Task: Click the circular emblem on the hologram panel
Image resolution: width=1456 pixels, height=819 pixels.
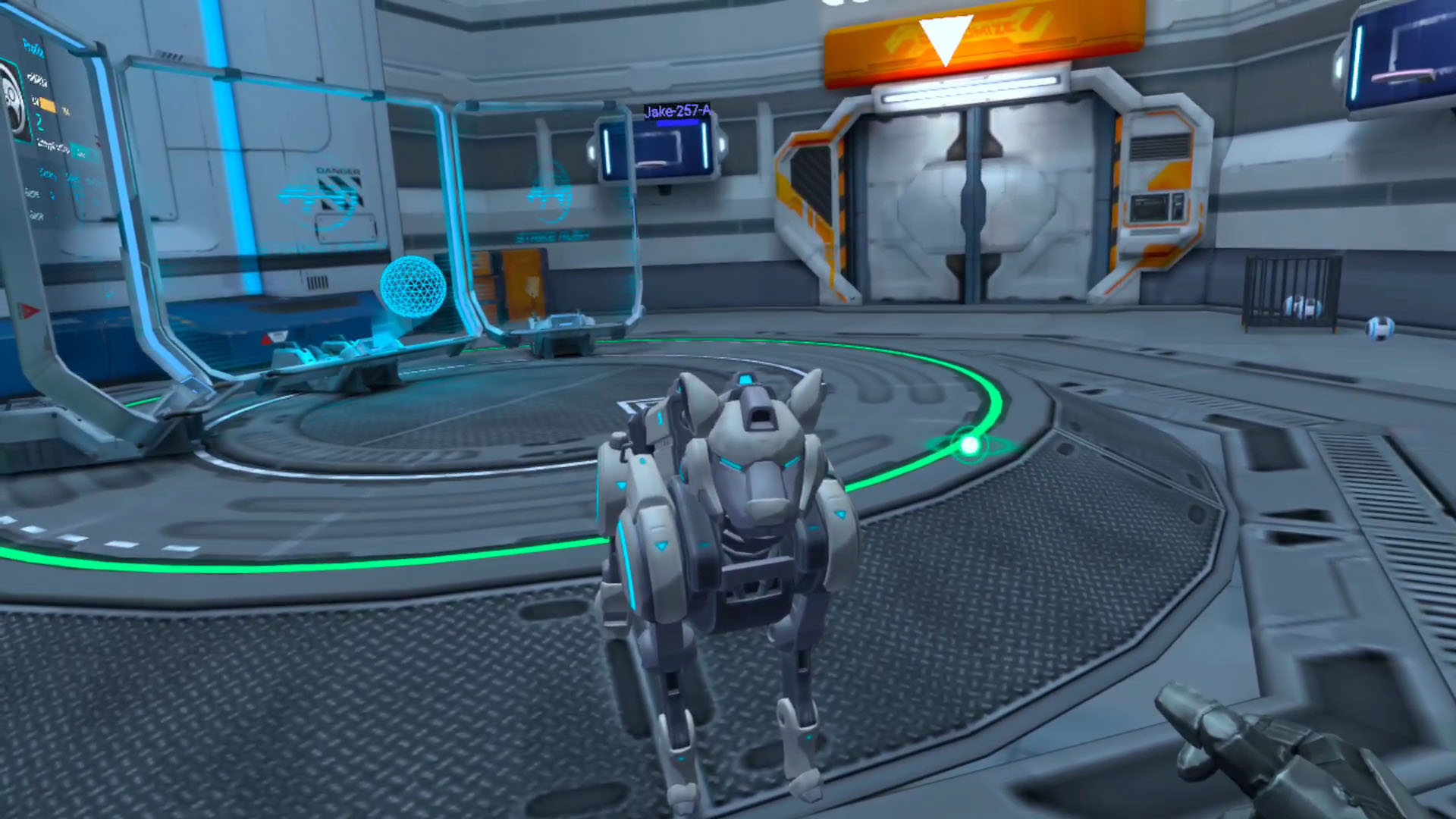Action: click(13, 100)
